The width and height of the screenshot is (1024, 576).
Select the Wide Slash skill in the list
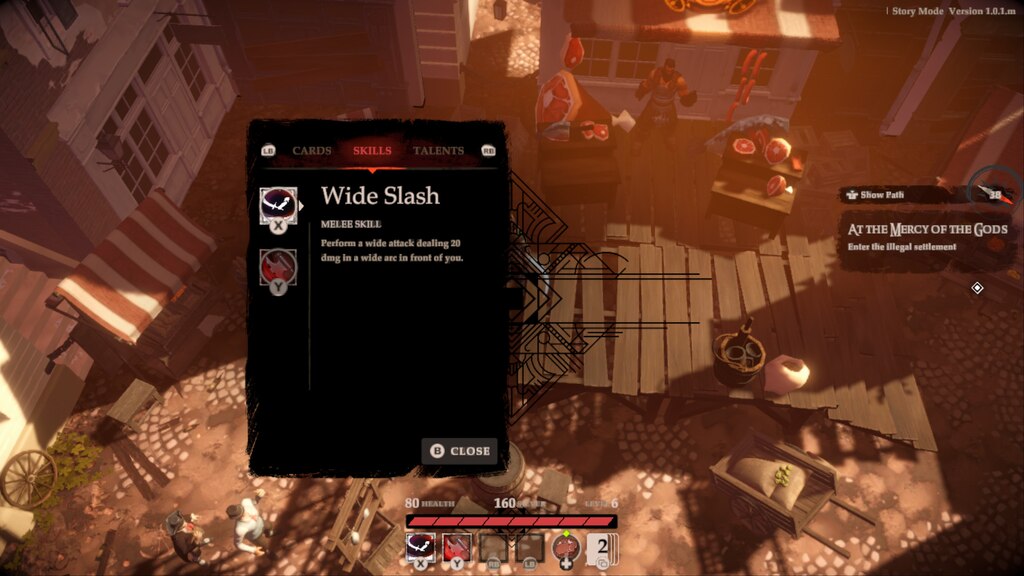pos(278,205)
